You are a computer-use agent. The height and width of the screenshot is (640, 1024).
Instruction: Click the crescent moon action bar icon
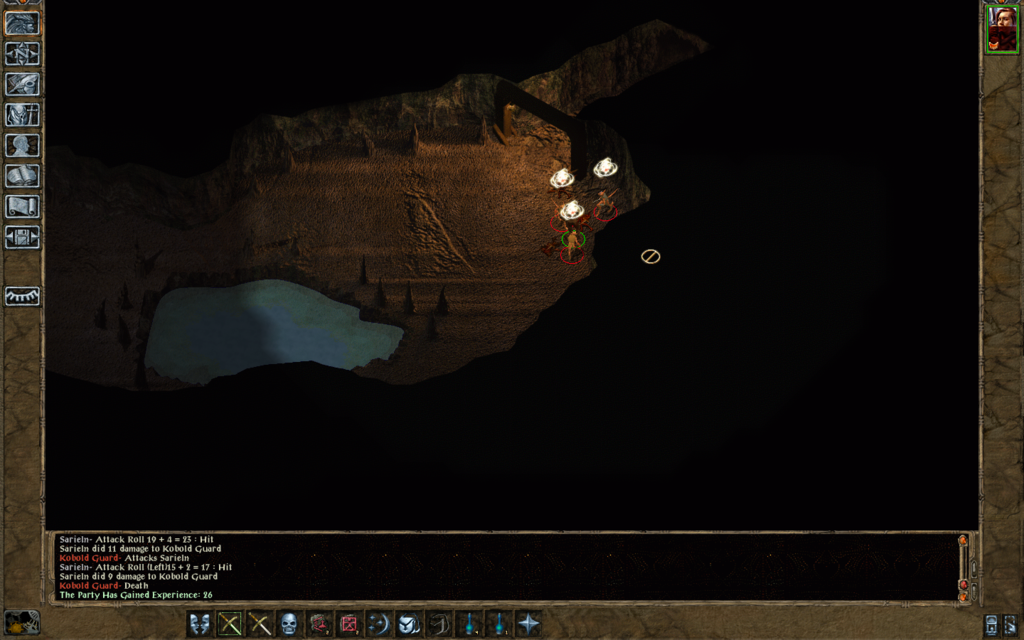point(379,624)
